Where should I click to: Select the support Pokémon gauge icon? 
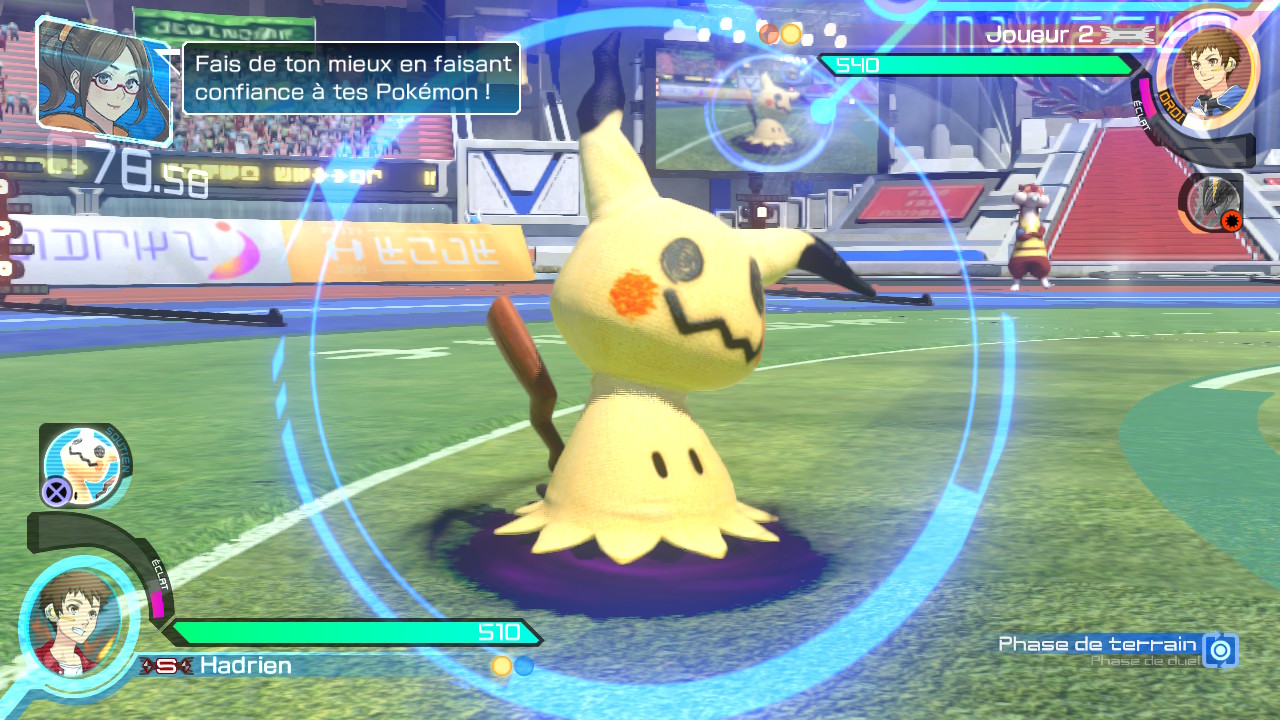(84, 465)
